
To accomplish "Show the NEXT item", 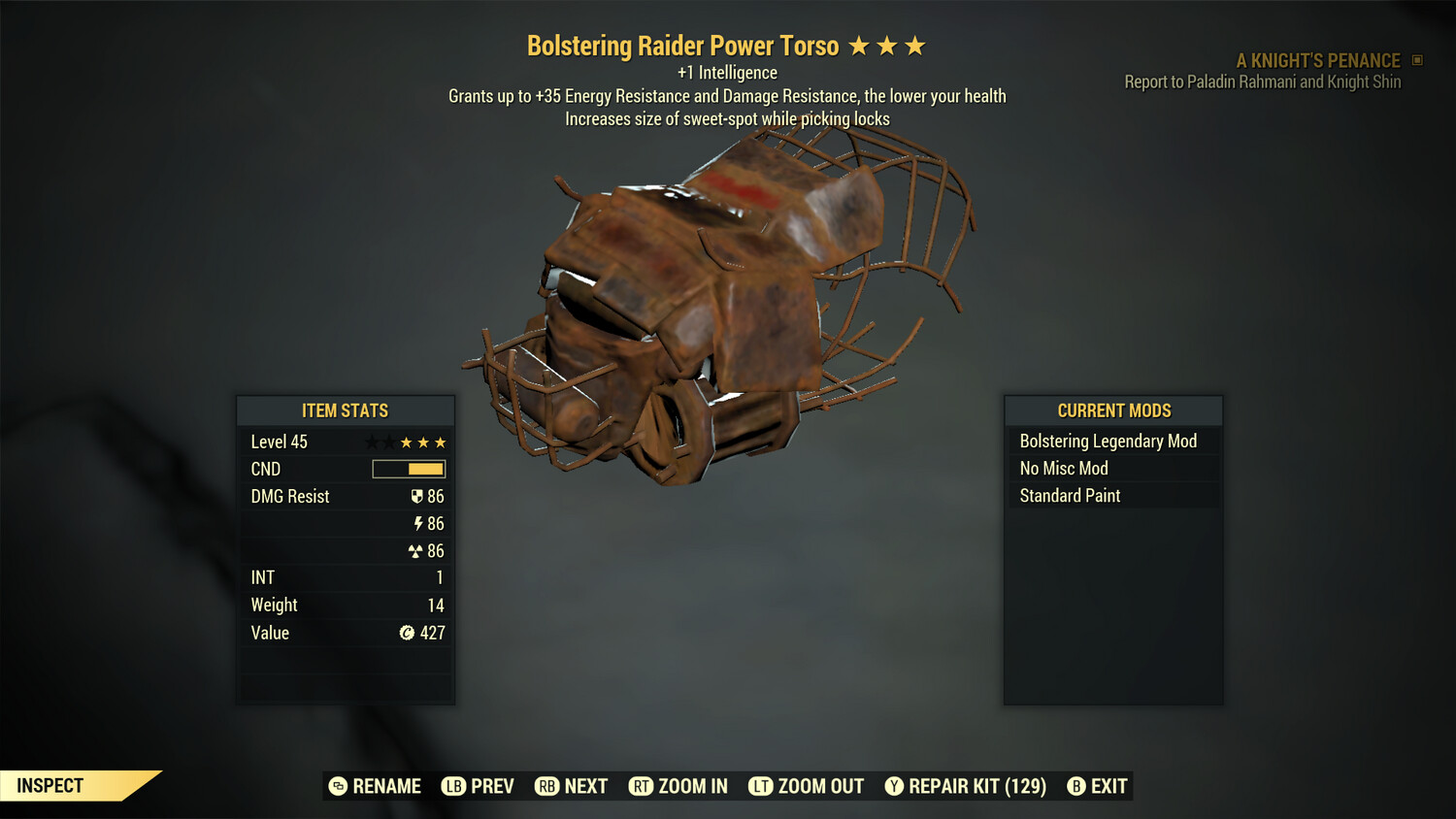I will (572, 786).
